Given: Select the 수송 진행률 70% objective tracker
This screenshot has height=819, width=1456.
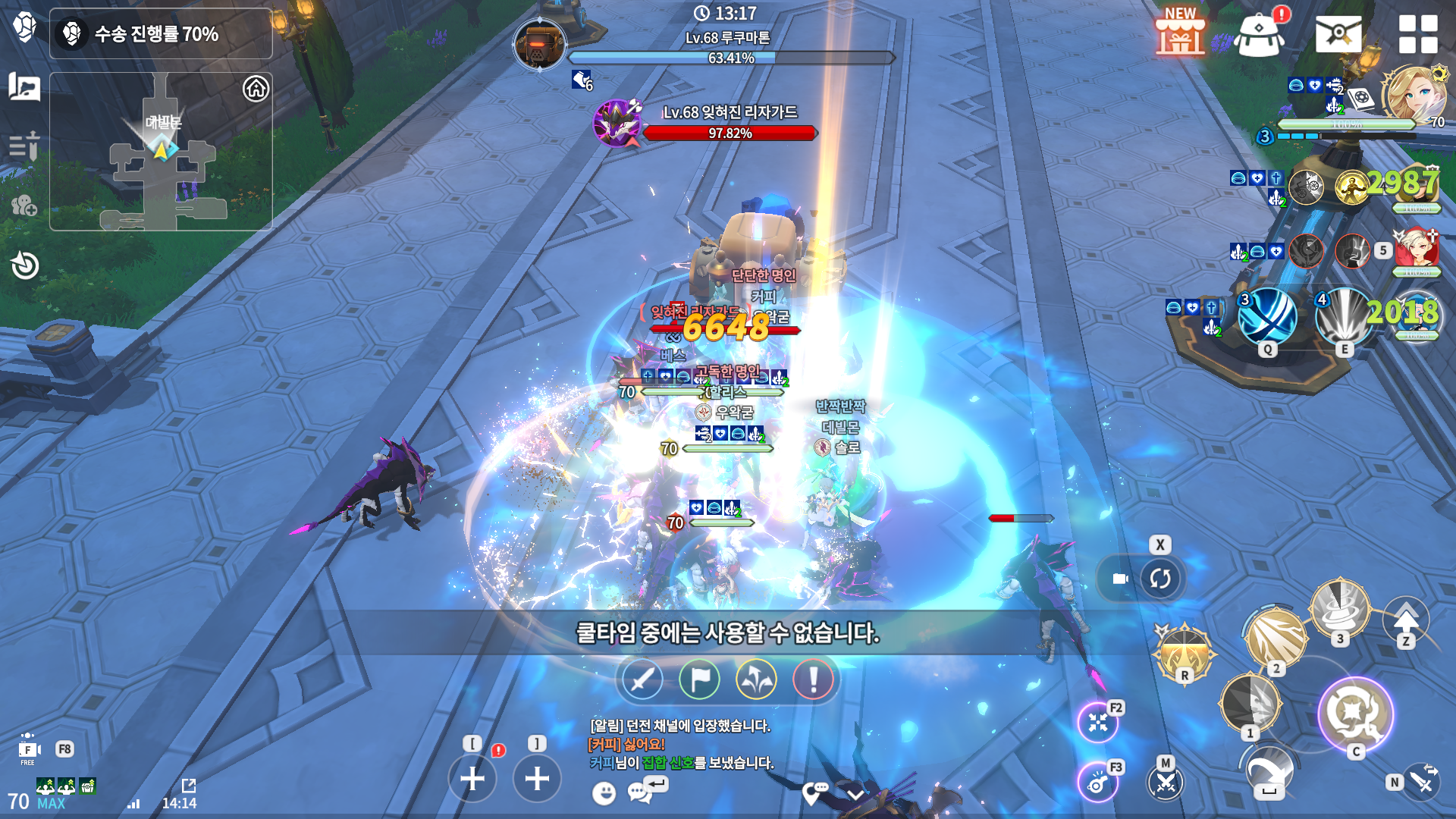Looking at the screenshot, I should [x=161, y=34].
